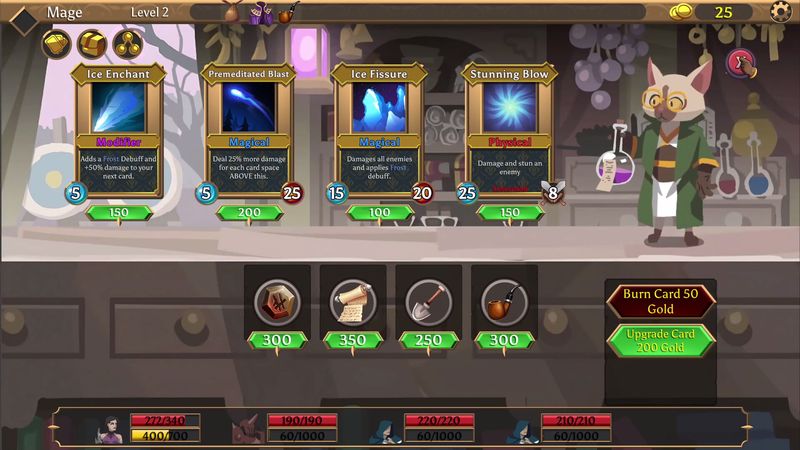The width and height of the screenshot is (800, 450).
Task: Pick the Ice Fissure card
Action: tap(378, 130)
